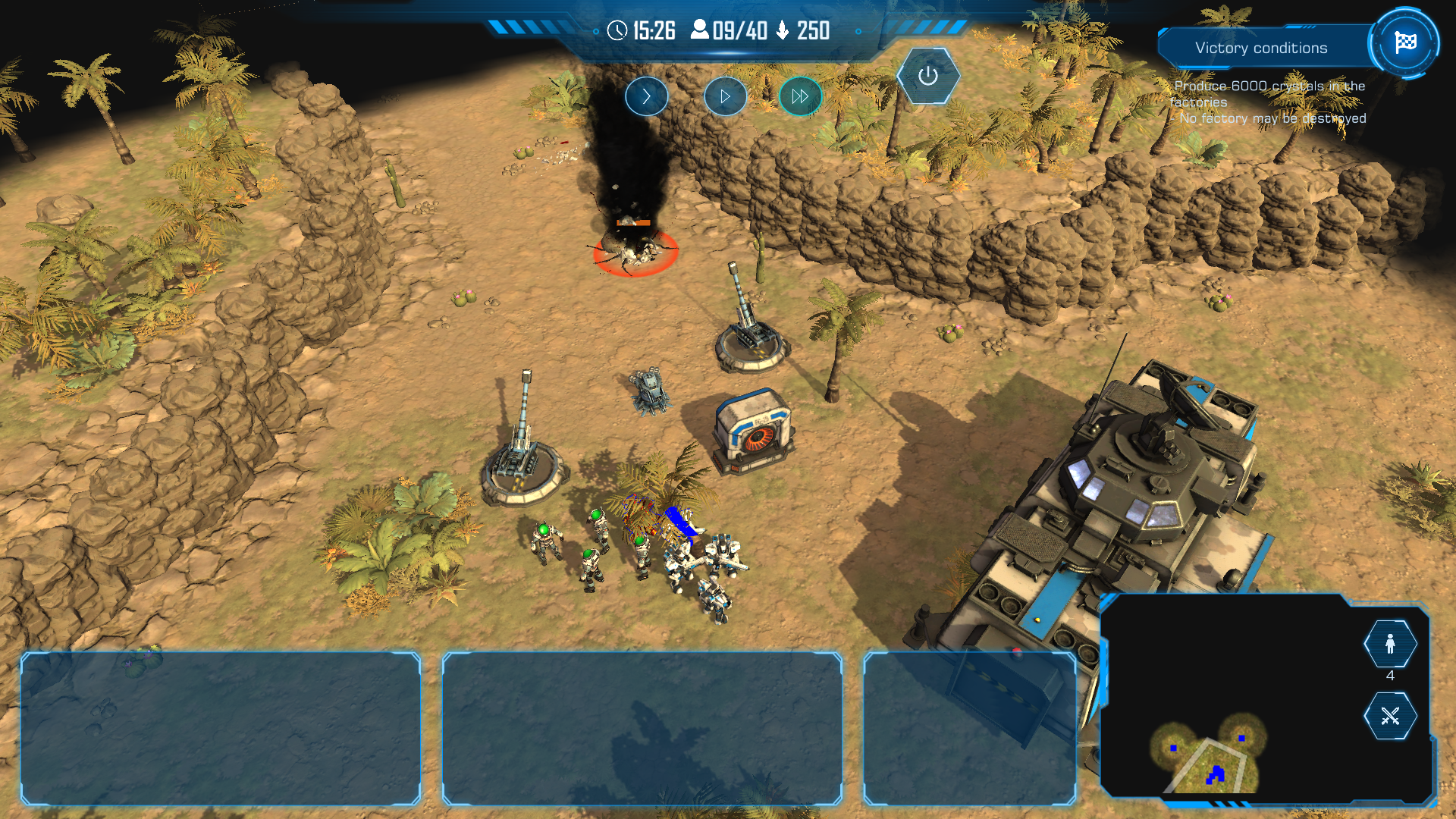Screen dimensions: 1456x819
Task: Activate the fast-forward speed button
Action: [800, 96]
